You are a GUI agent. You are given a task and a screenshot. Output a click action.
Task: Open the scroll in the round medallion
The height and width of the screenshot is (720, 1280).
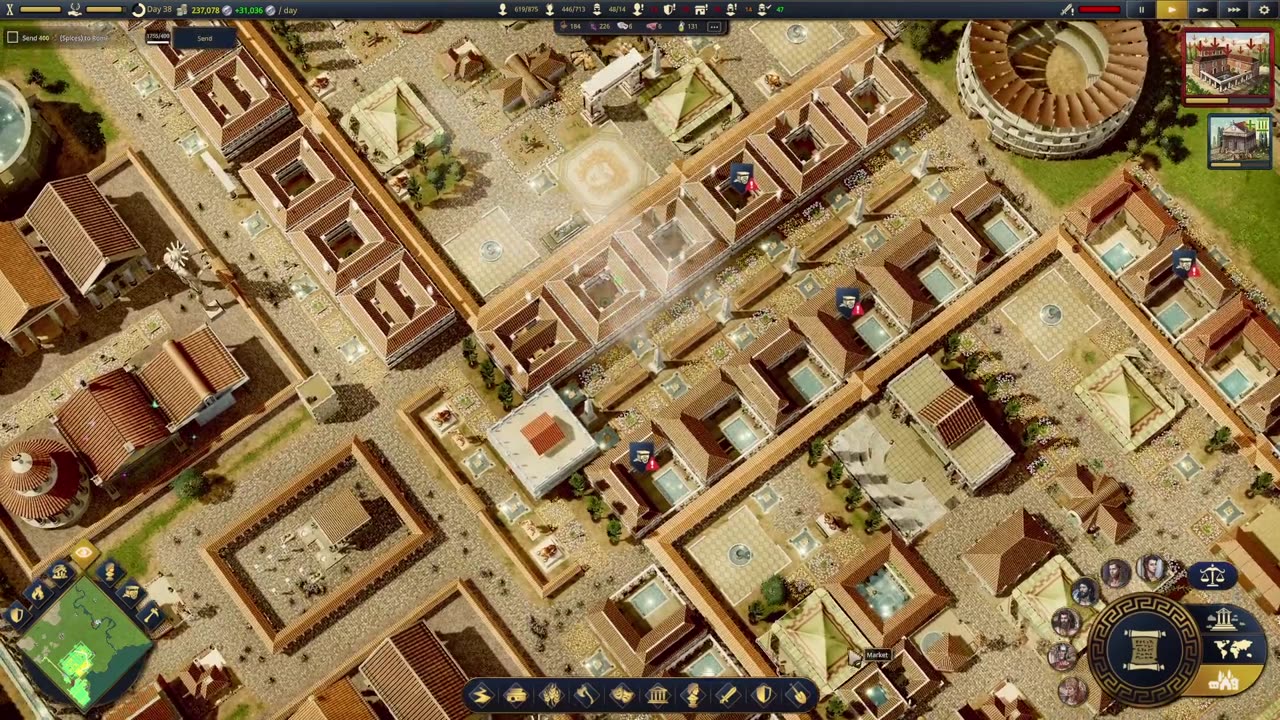pos(1145,646)
